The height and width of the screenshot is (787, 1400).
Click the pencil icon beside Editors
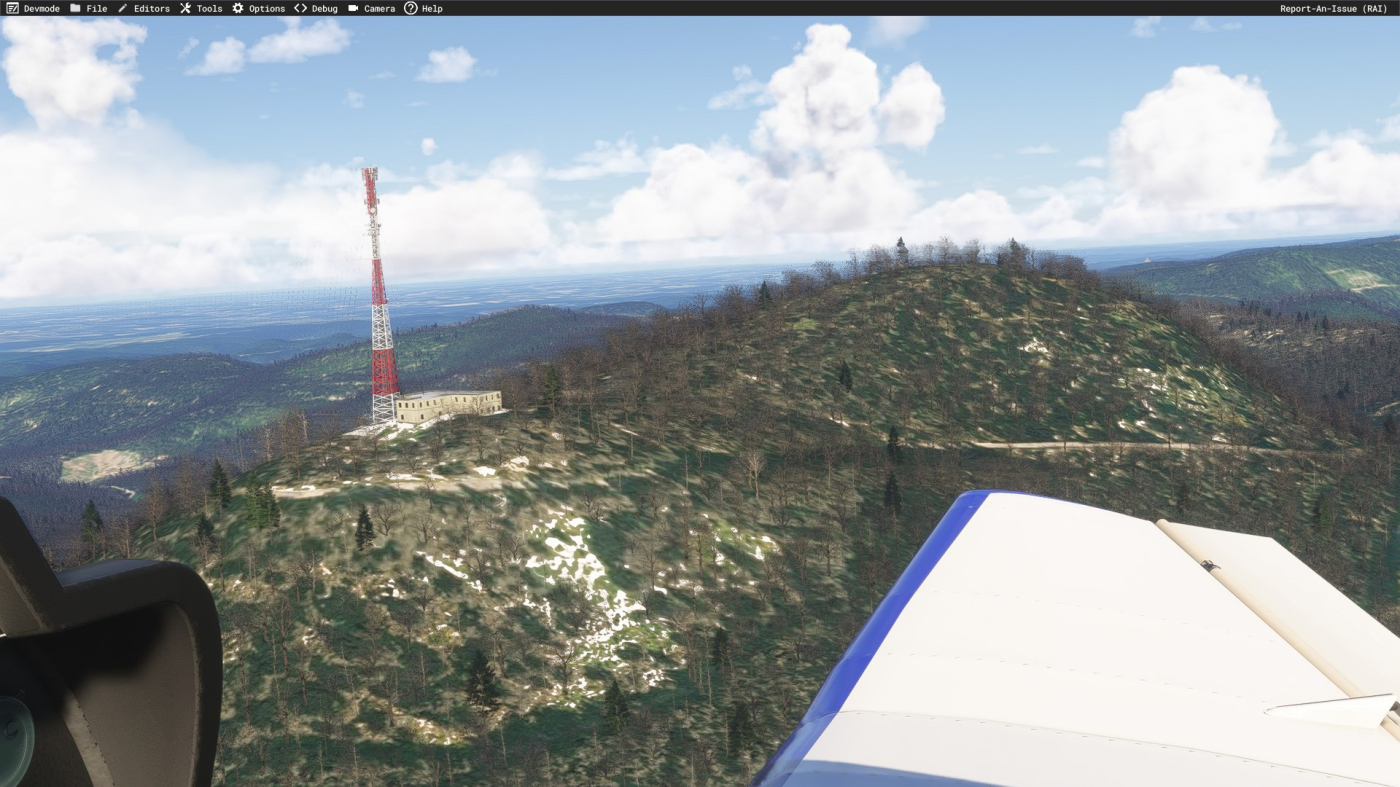pyautogui.click(x=122, y=8)
